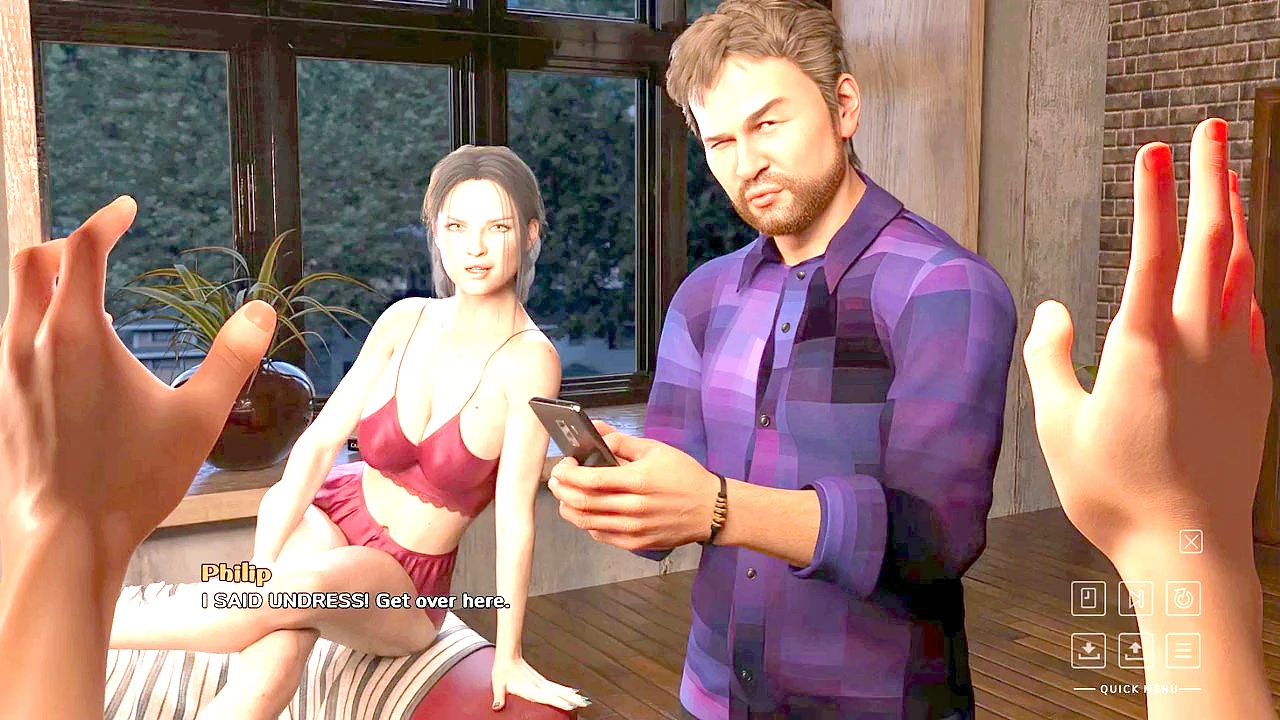Open the load menu with the up-arrow icon
Screen dimensions: 1280x720
pyautogui.click(x=1135, y=650)
